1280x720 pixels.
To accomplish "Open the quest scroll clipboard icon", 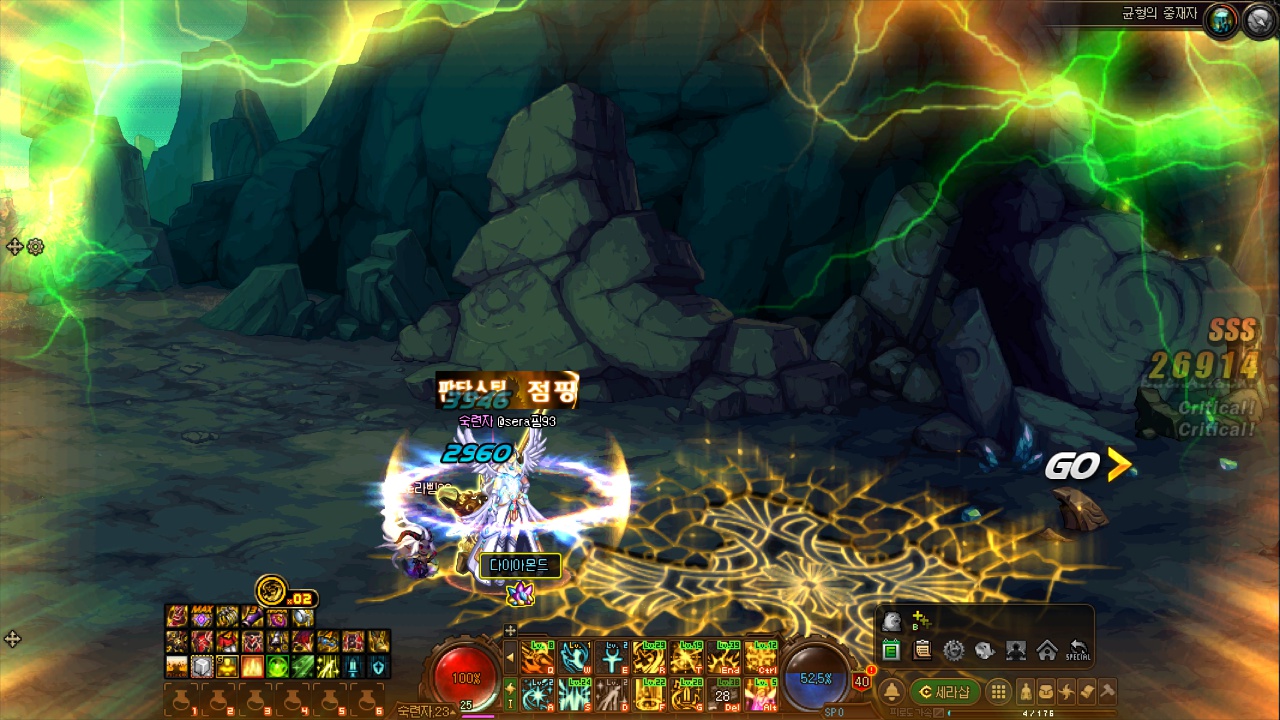I will point(923,651).
